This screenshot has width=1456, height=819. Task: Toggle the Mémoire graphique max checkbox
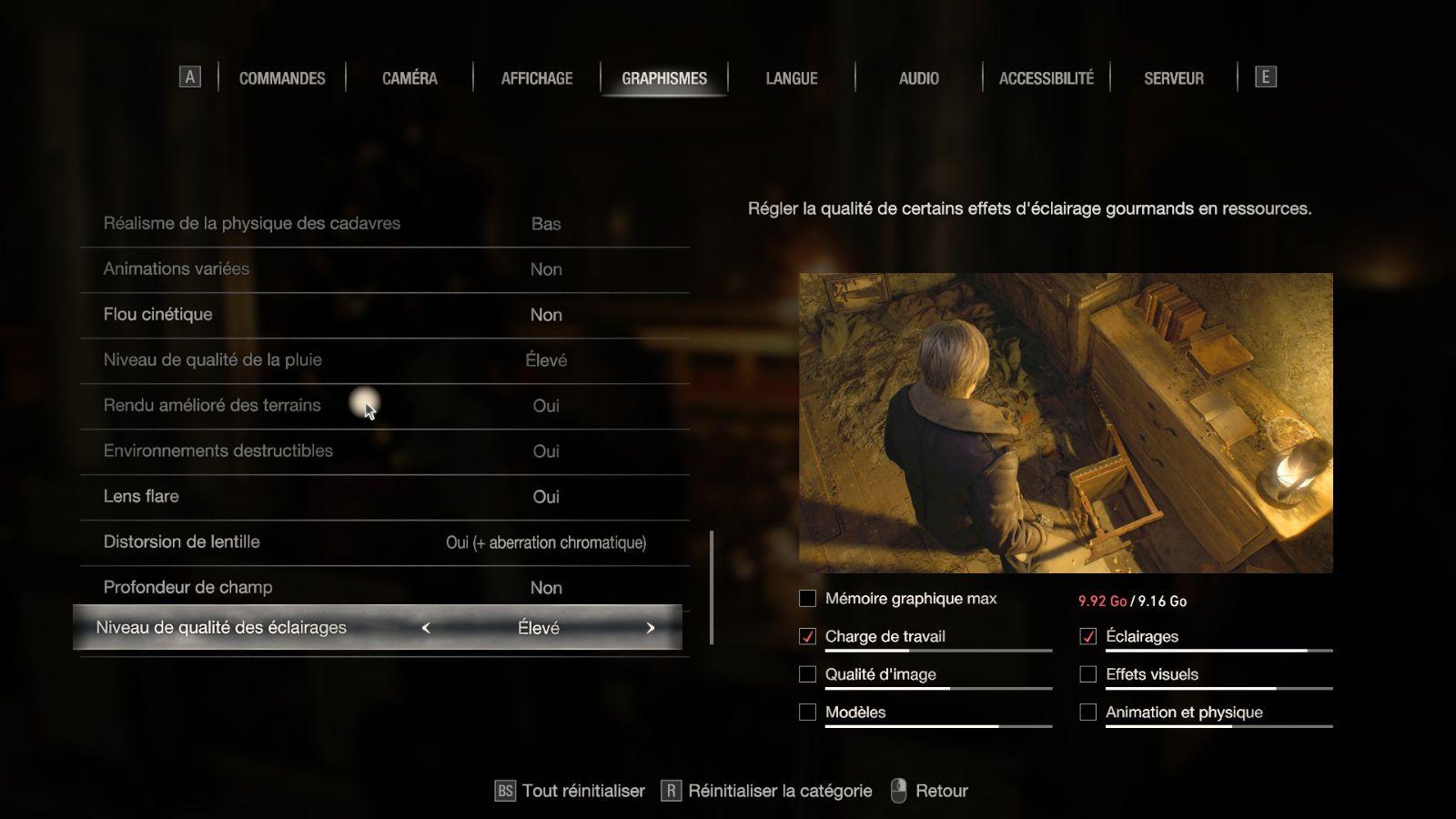pyautogui.click(x=807, y=599)
